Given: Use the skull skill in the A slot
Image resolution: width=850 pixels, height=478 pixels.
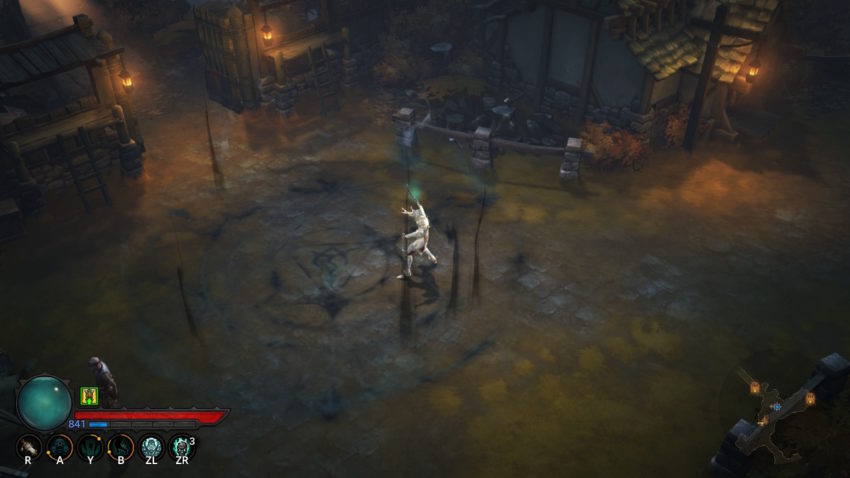Looking at the screenshot, I should click(60, 447).
